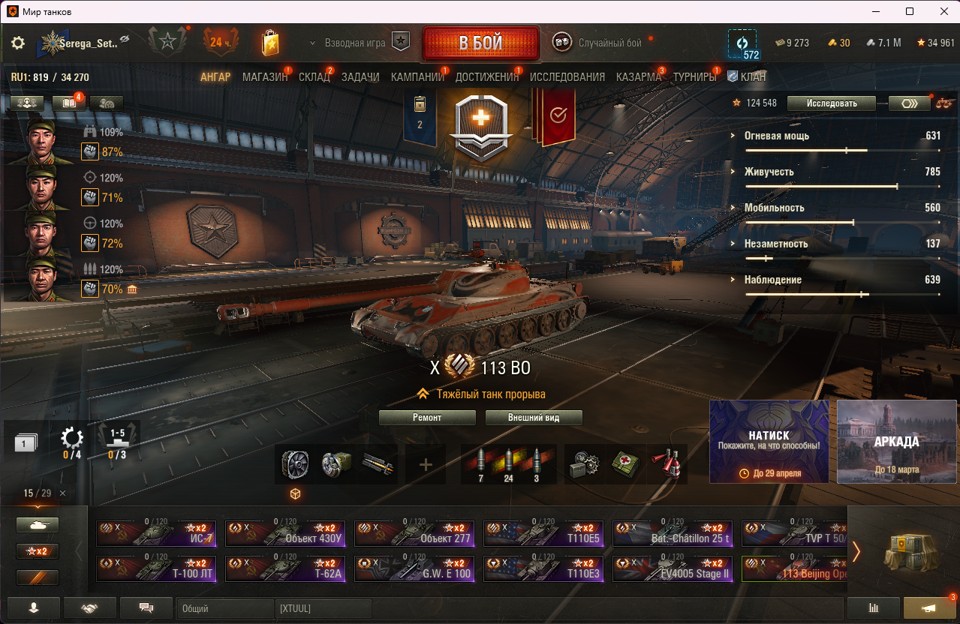Open the АРКАДА mode banner
This screenshot has width=960, height=624.
click(x=895, y=441)
